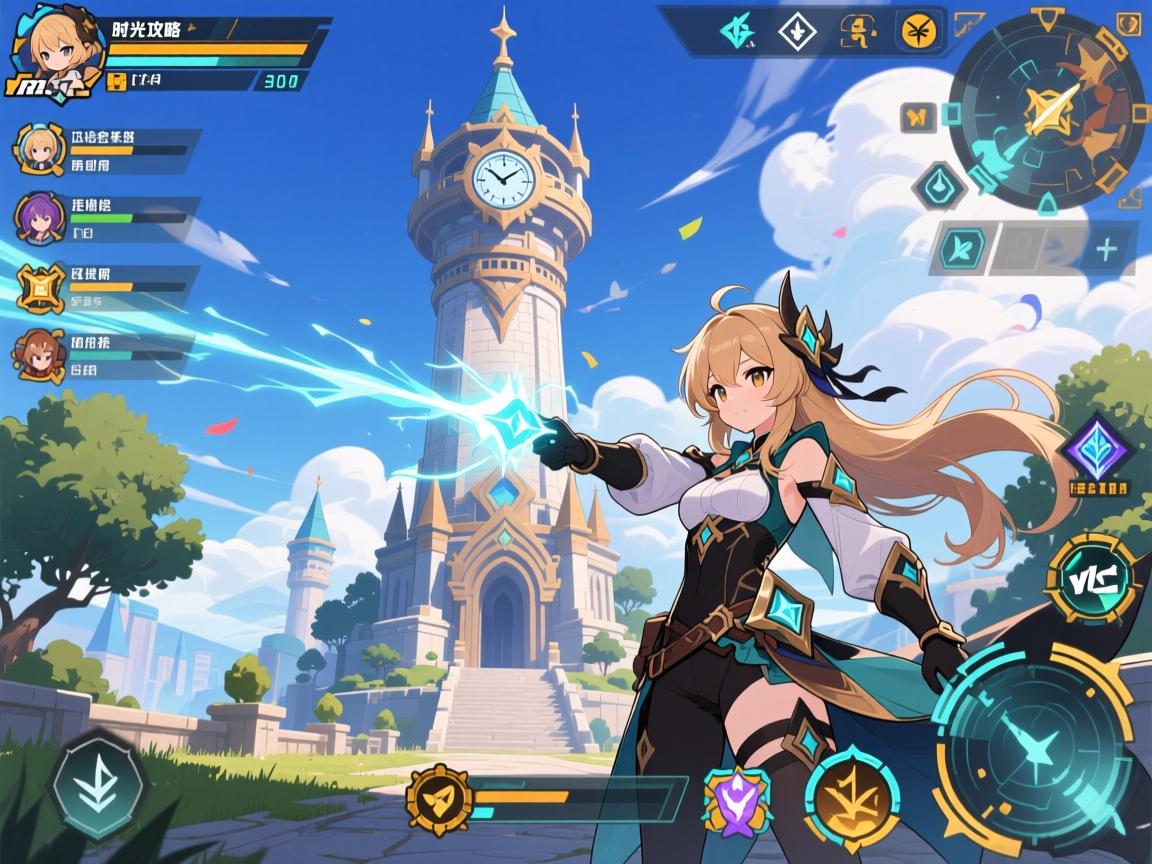The image size is (1152, 864).
Task: Activate the teal round skill with white glyph
Action: pyautogui.click(x=1092, y=580)
